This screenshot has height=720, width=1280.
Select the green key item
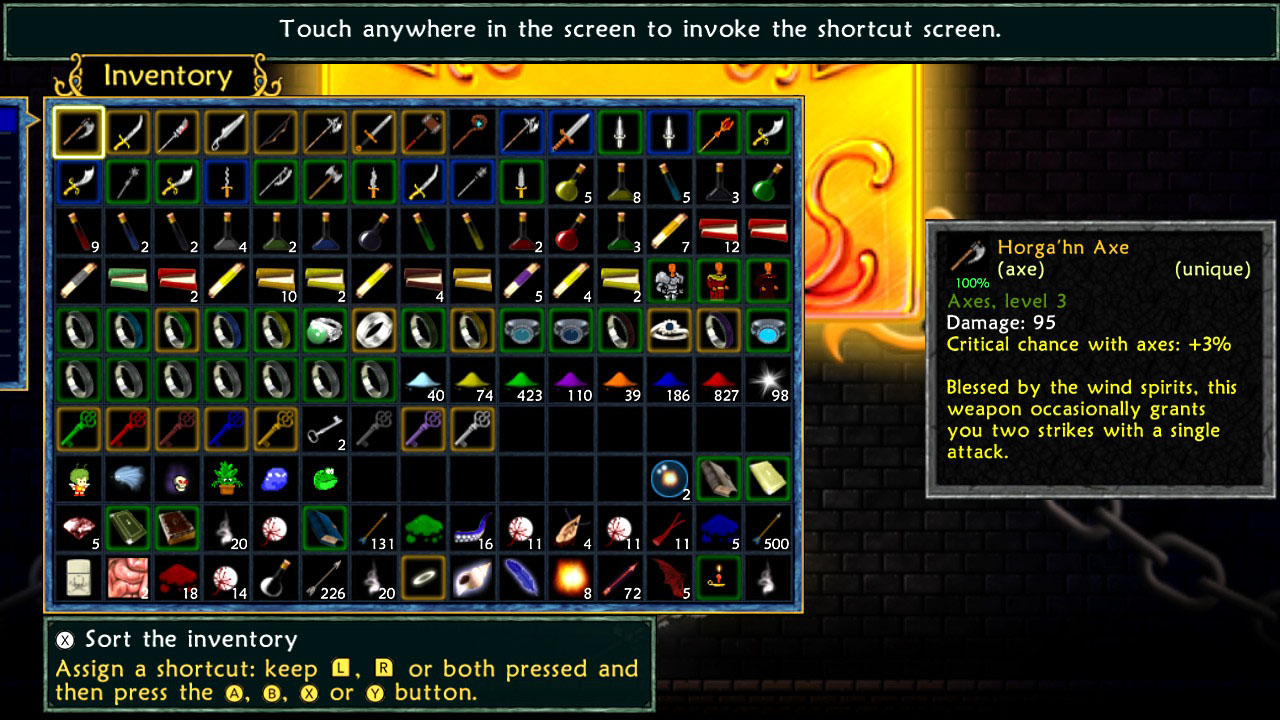coord(78,428)
